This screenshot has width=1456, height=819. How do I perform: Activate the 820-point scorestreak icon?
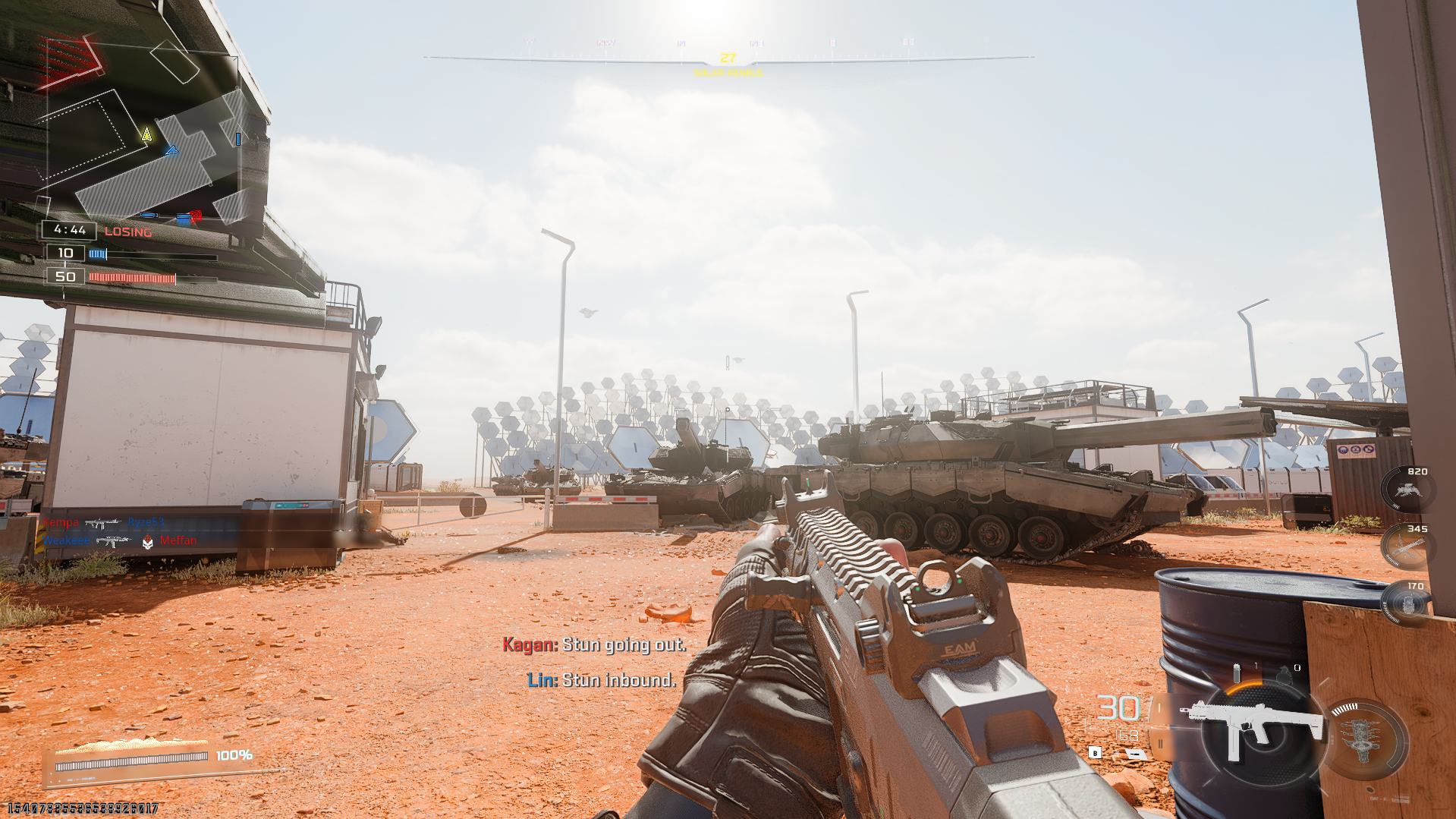click(1407, 490)
